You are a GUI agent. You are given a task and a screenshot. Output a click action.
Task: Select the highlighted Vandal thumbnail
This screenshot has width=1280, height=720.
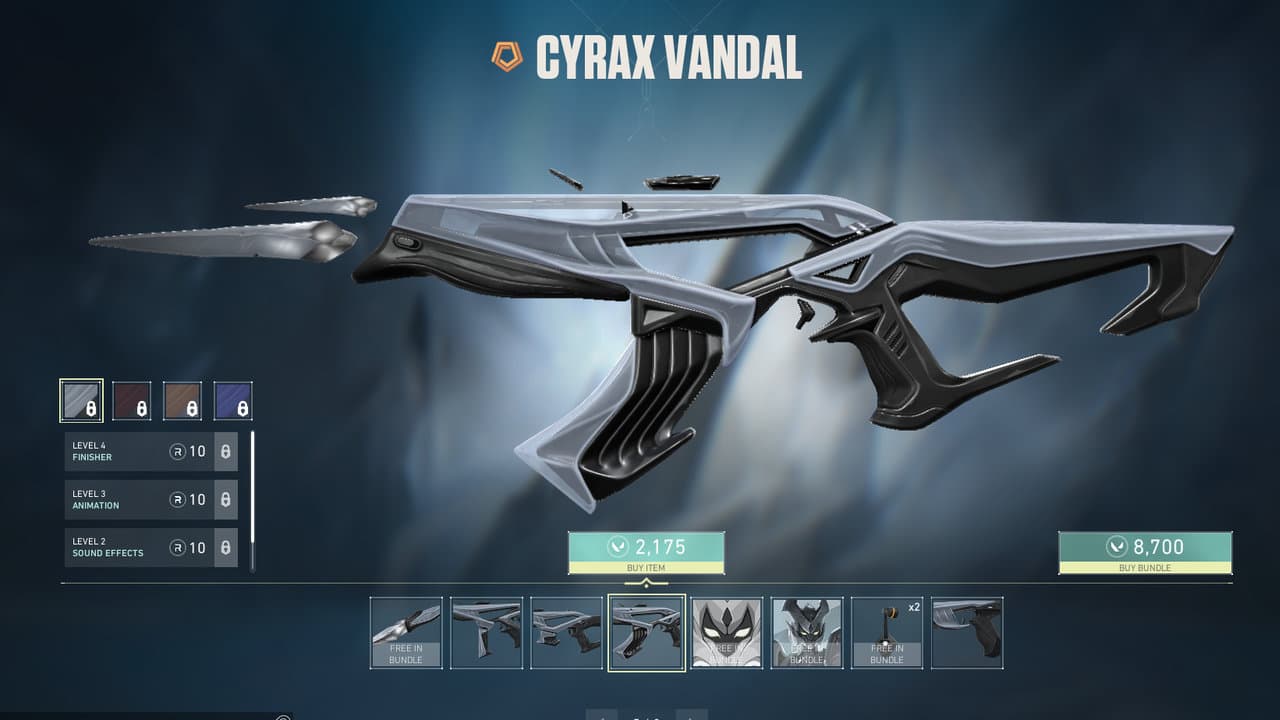point(647,633)
